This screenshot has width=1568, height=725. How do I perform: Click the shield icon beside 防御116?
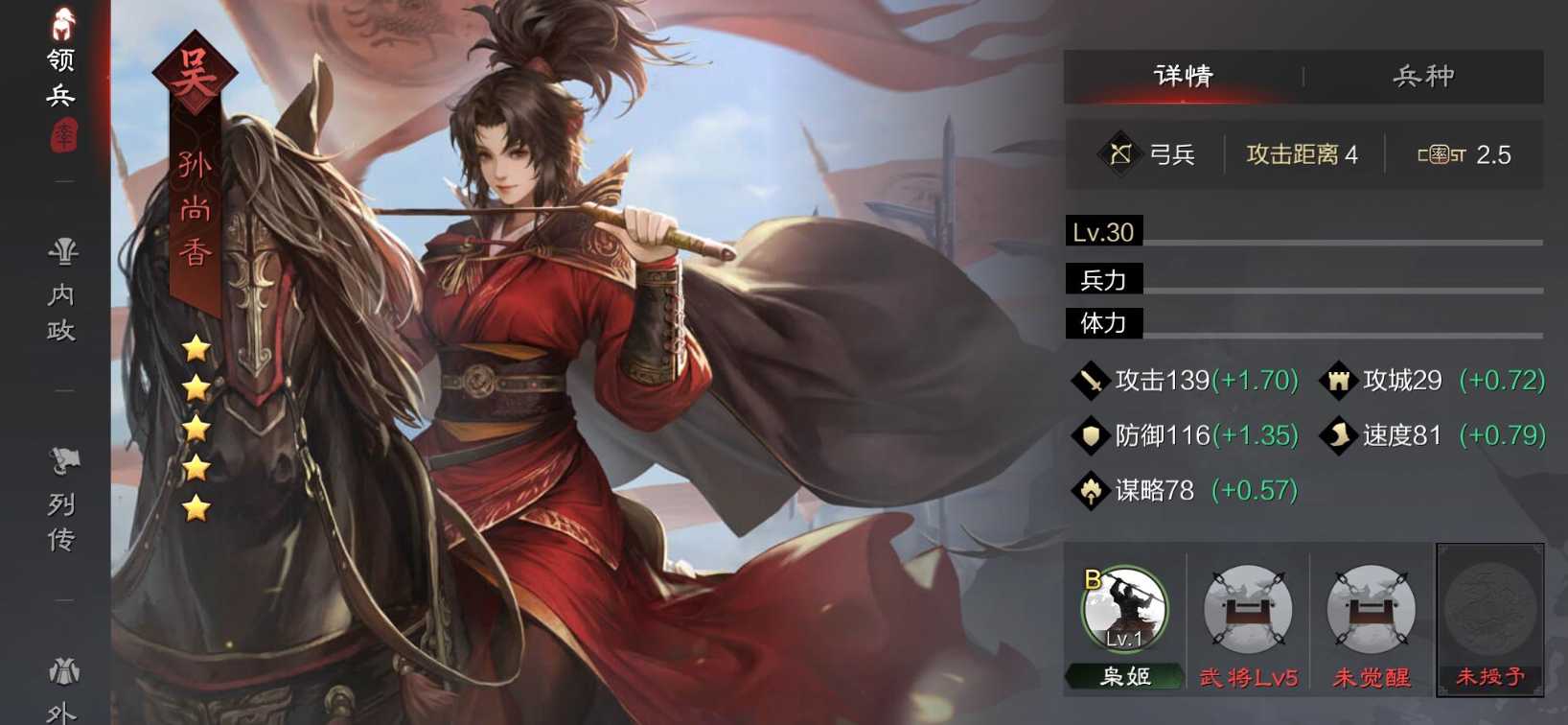point(1091,435)
